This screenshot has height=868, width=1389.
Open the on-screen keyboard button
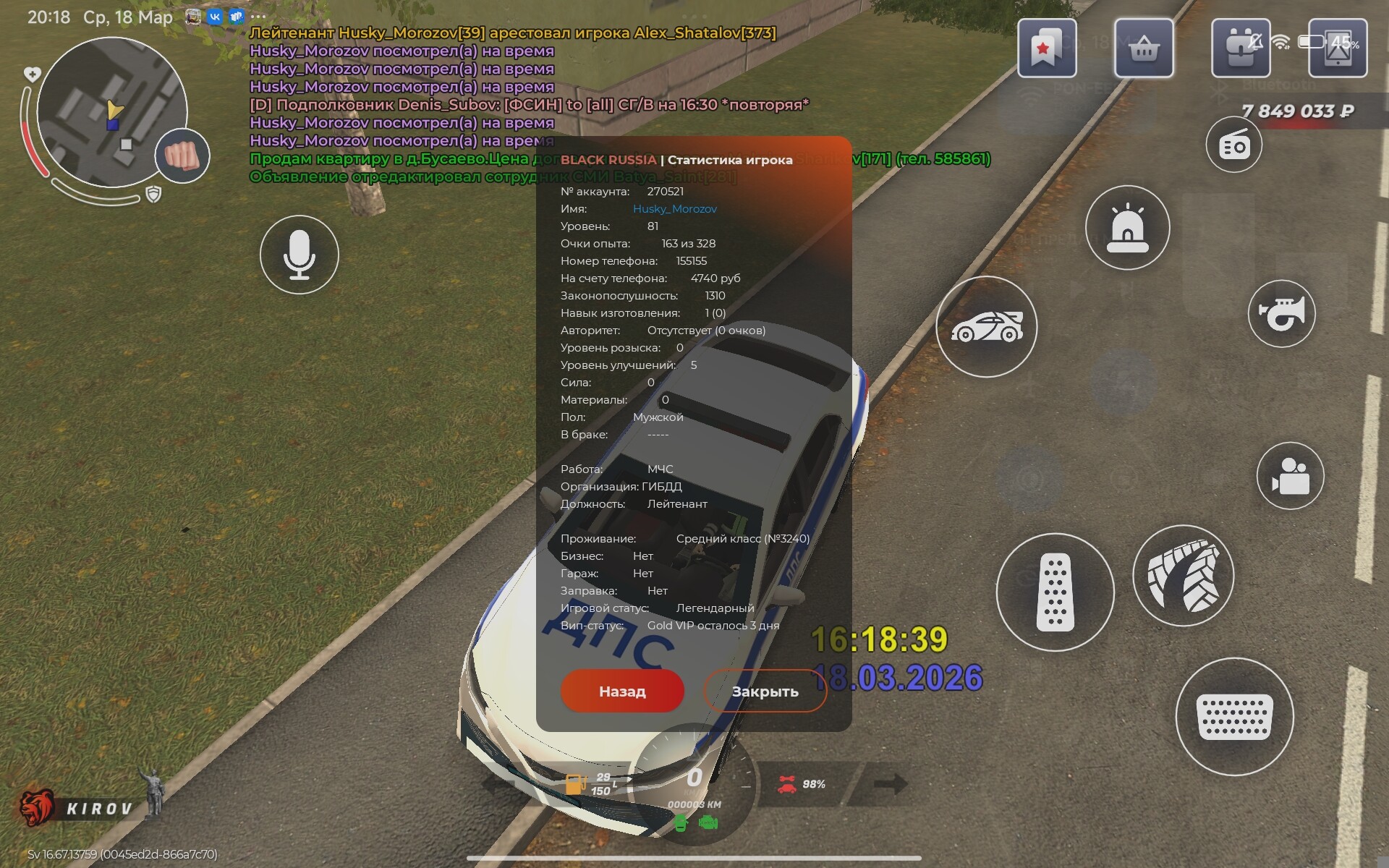1234,717
